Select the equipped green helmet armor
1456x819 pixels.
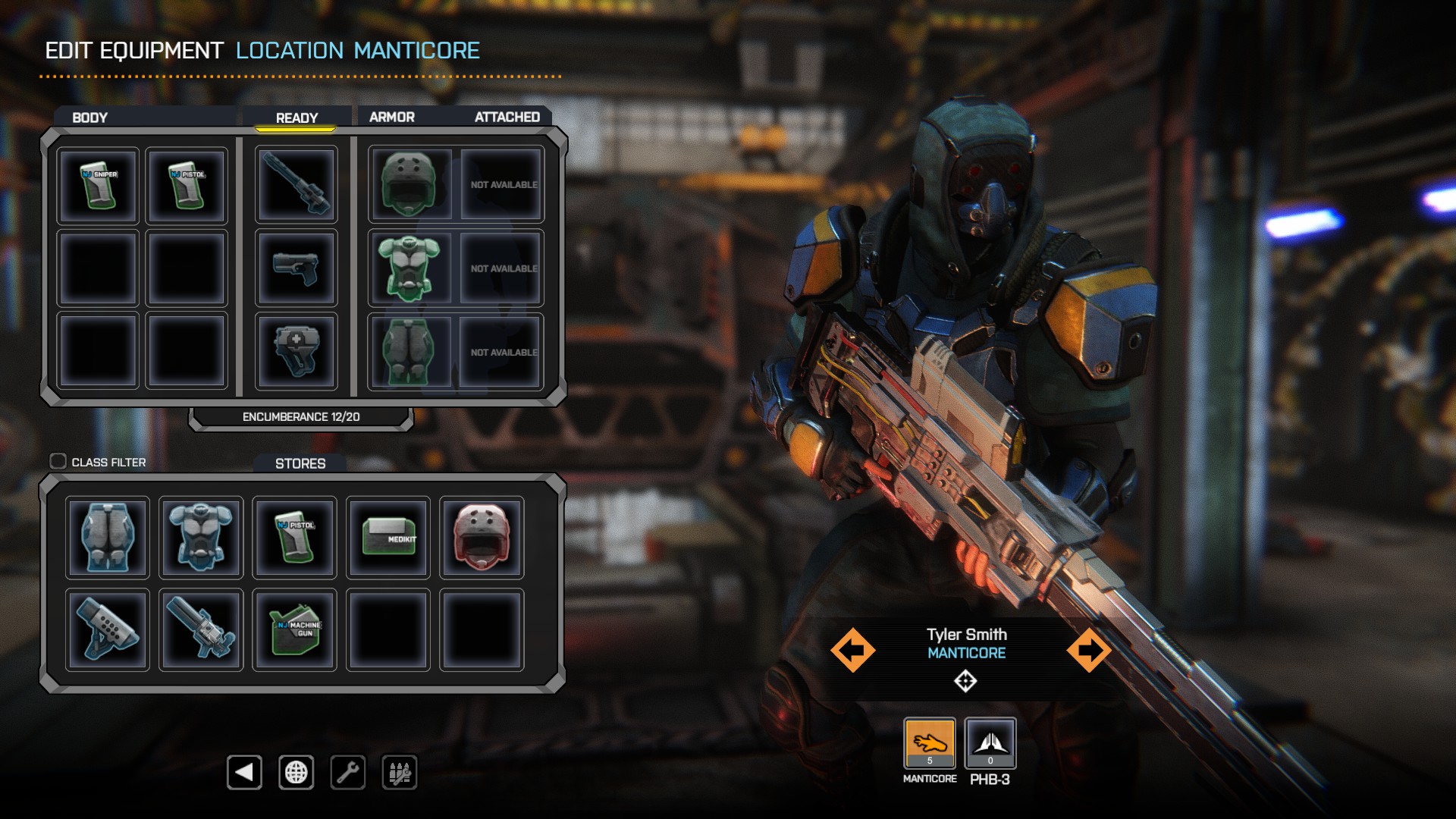(409, 185)
